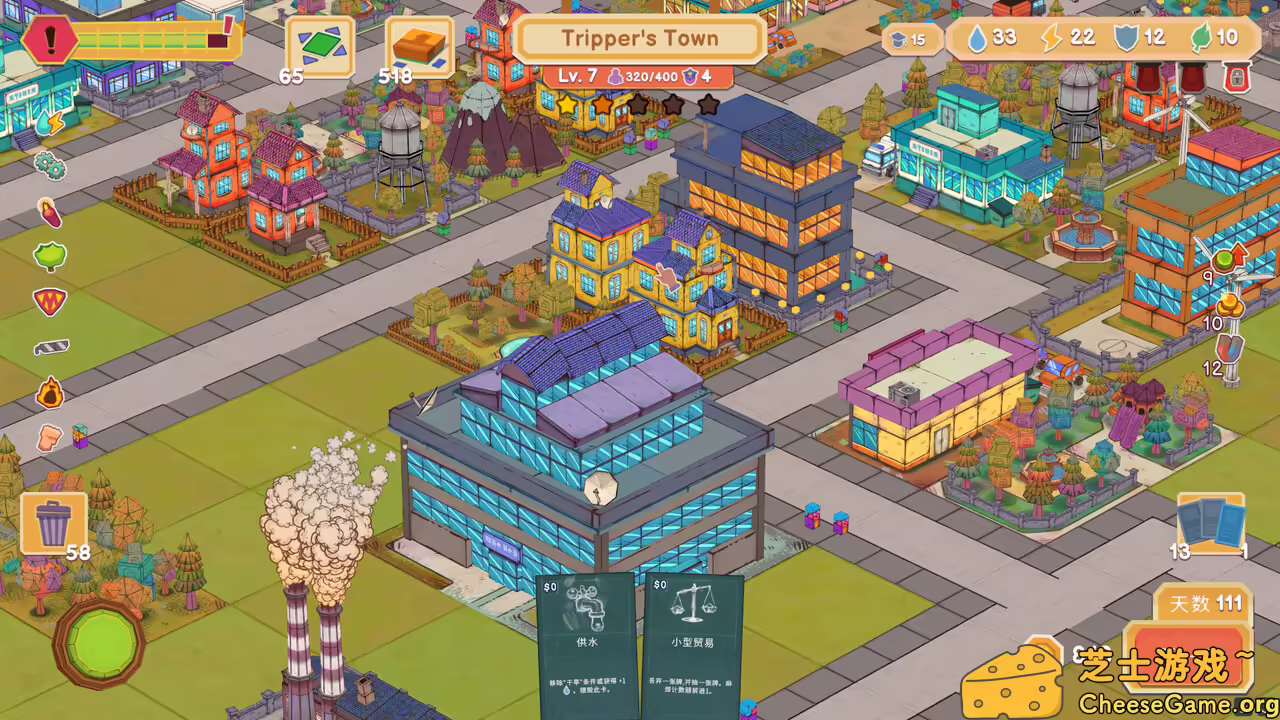Choose the 小型贸易 small trade card
1280x720 pixels.
[x=692, y=645]
